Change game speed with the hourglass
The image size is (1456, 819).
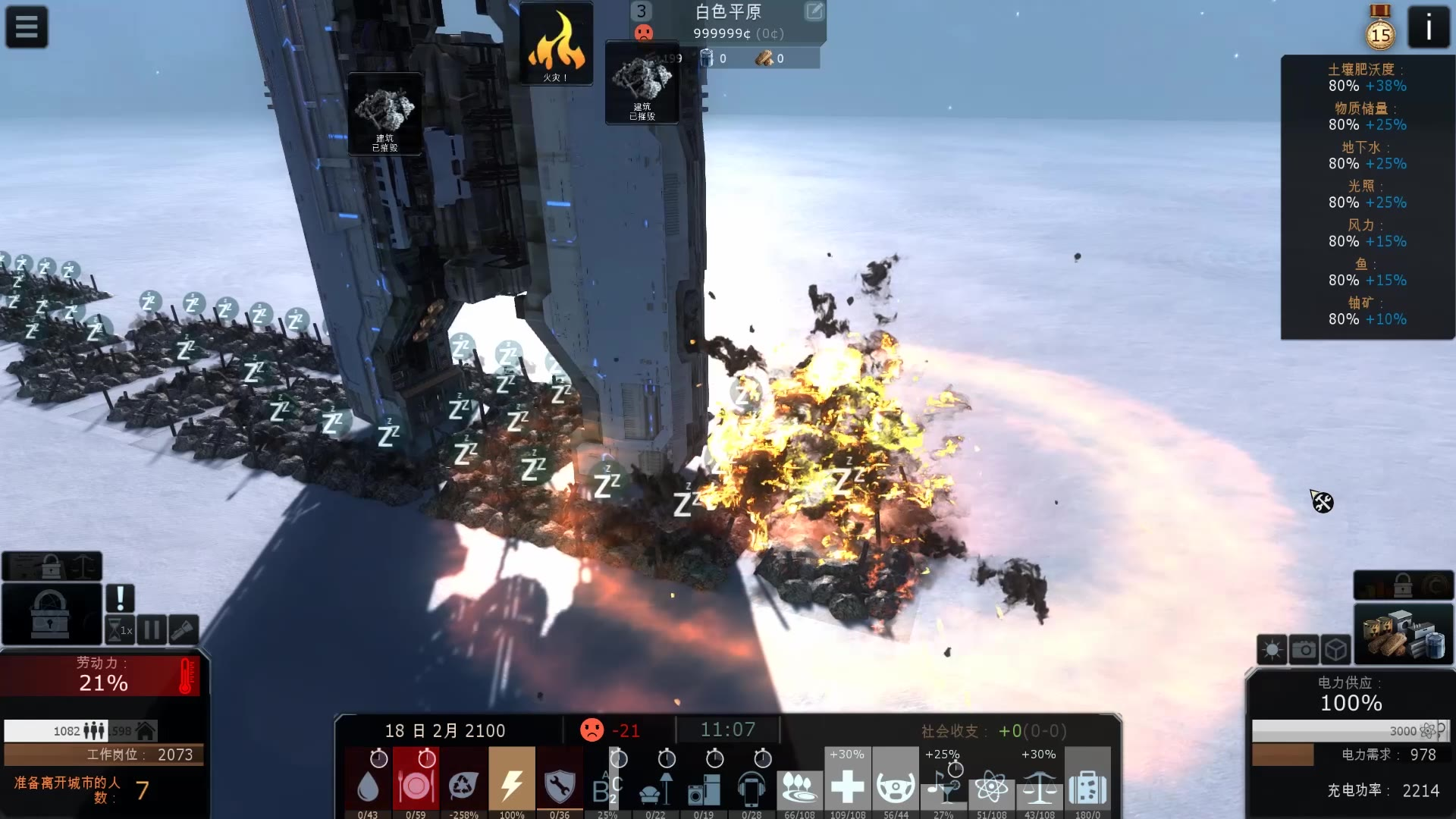(120, 630)
